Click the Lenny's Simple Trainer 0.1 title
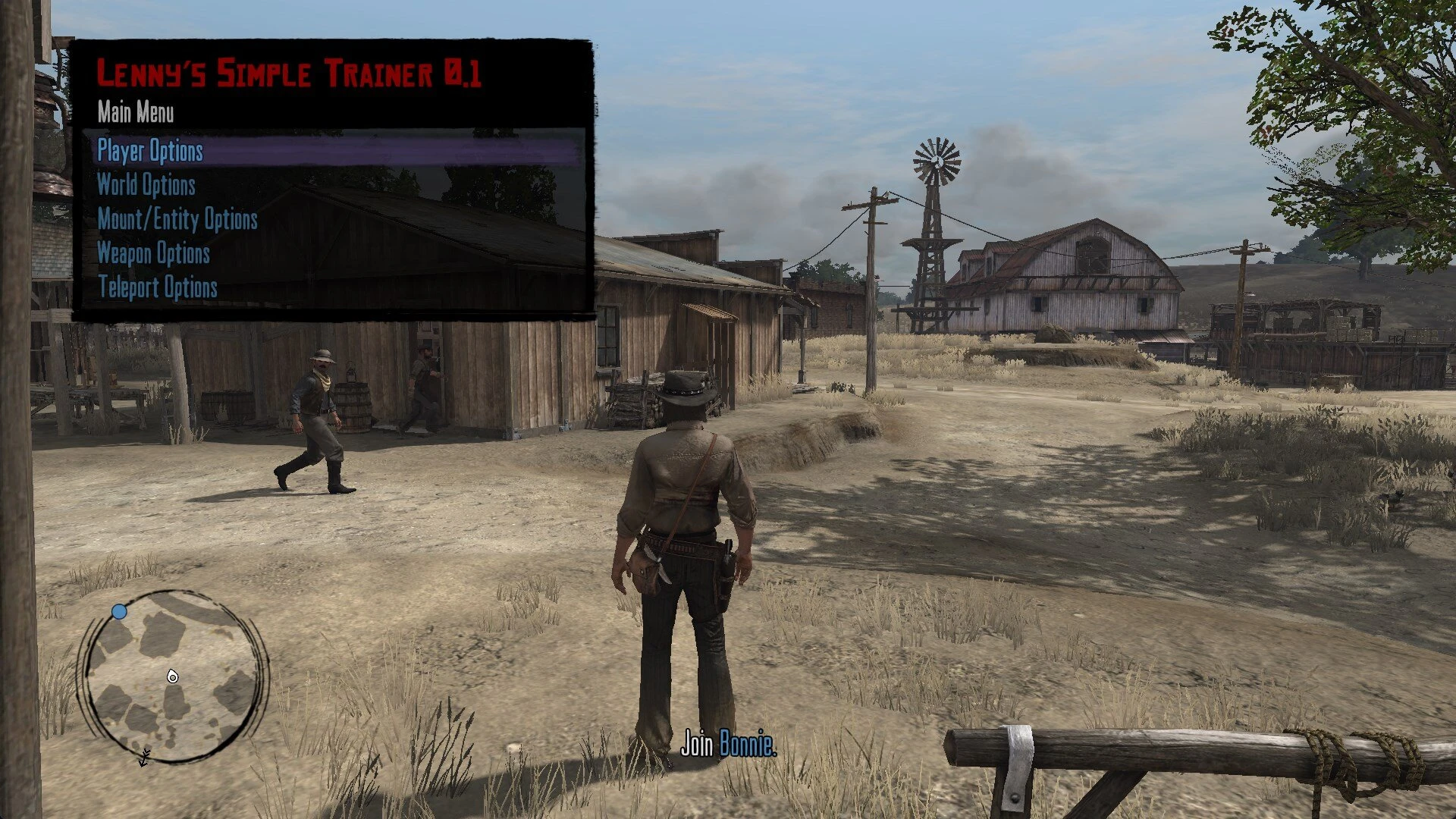This screenshot has width=1456, height=819. [x=292, y=74]
